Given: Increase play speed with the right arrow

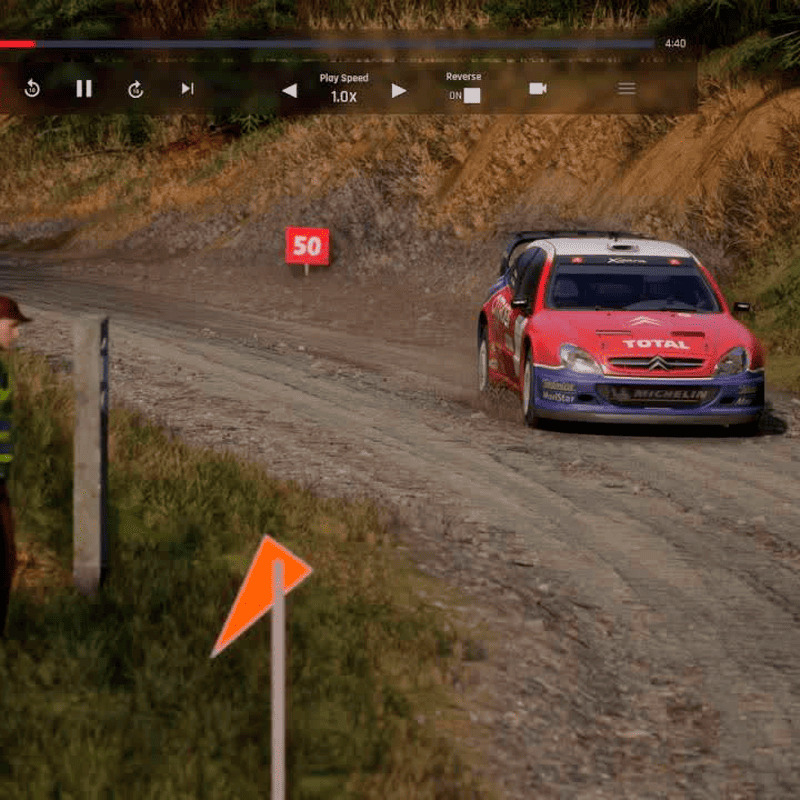Looking at the screenshot, I should click(x=399, y=91).
